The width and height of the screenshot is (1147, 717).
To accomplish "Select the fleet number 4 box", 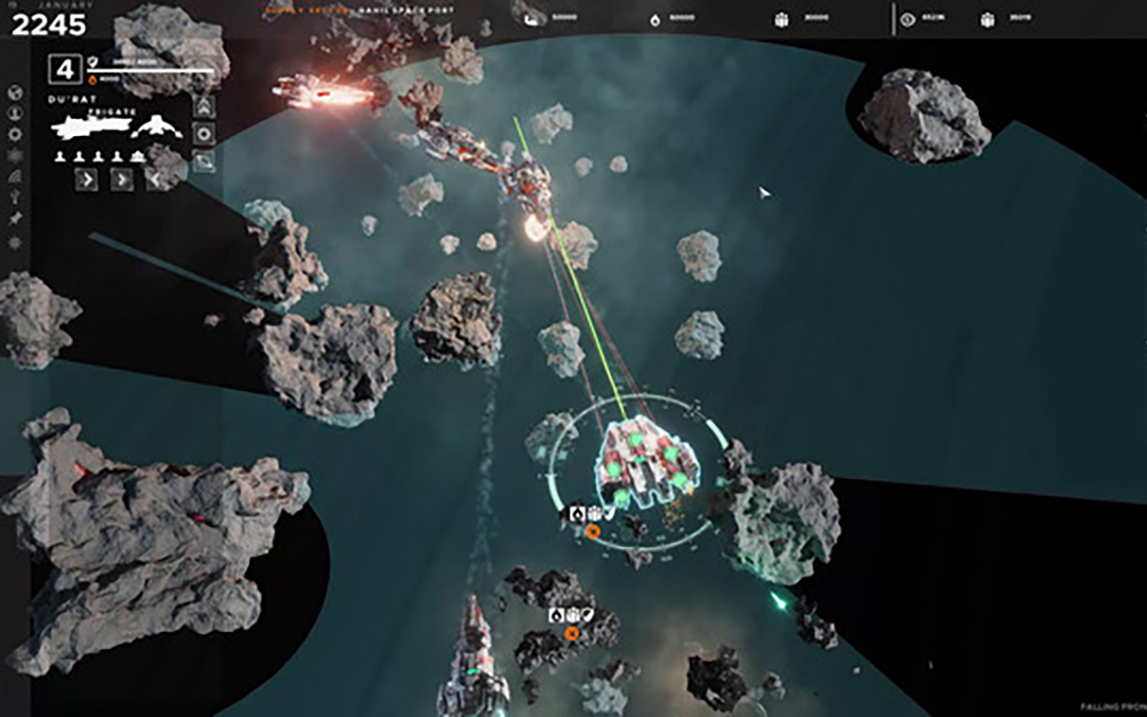I will click(66, 71).
